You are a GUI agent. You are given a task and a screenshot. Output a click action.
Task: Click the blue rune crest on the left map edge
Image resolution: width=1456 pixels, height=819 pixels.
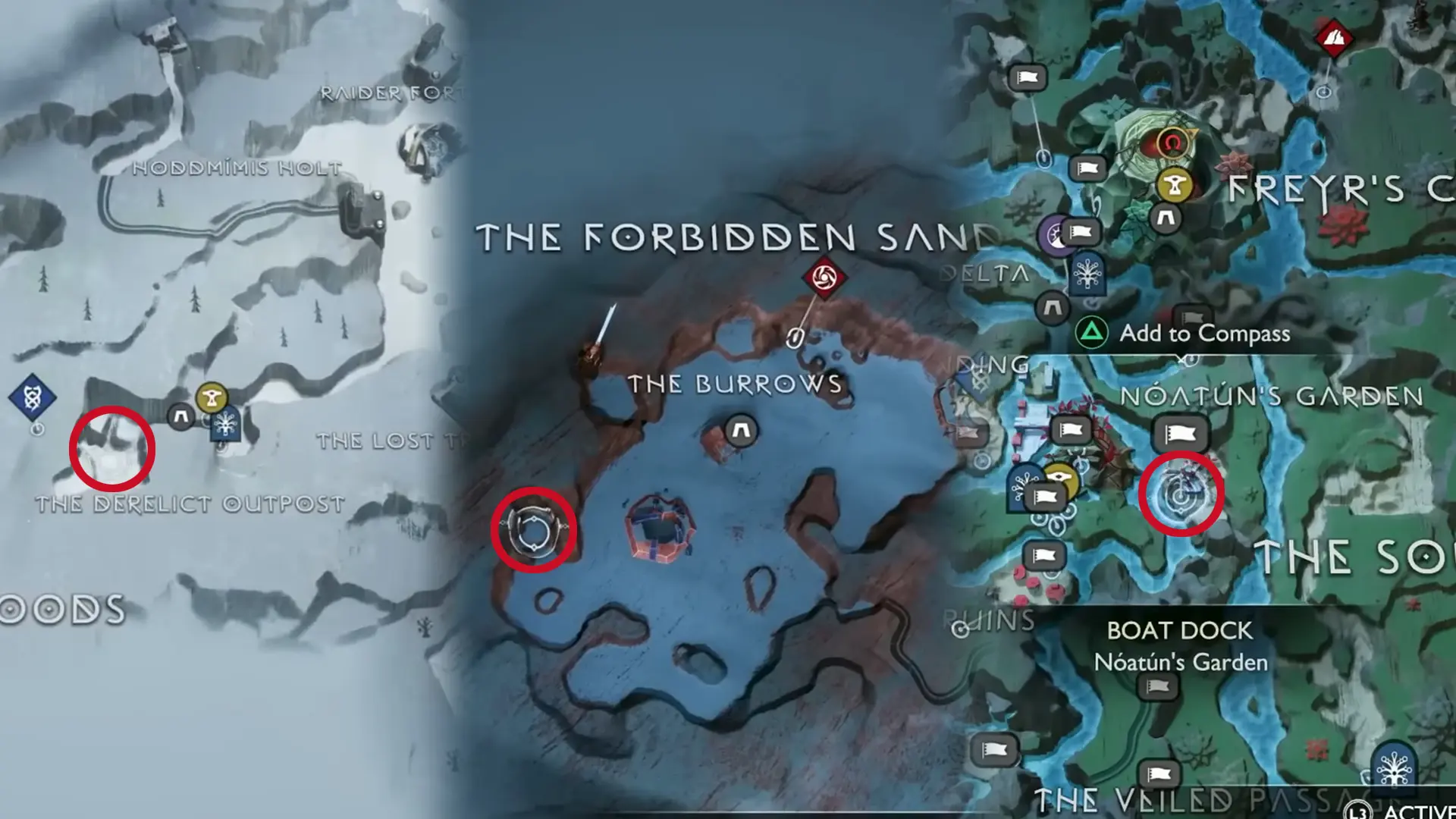coord(32,397)
